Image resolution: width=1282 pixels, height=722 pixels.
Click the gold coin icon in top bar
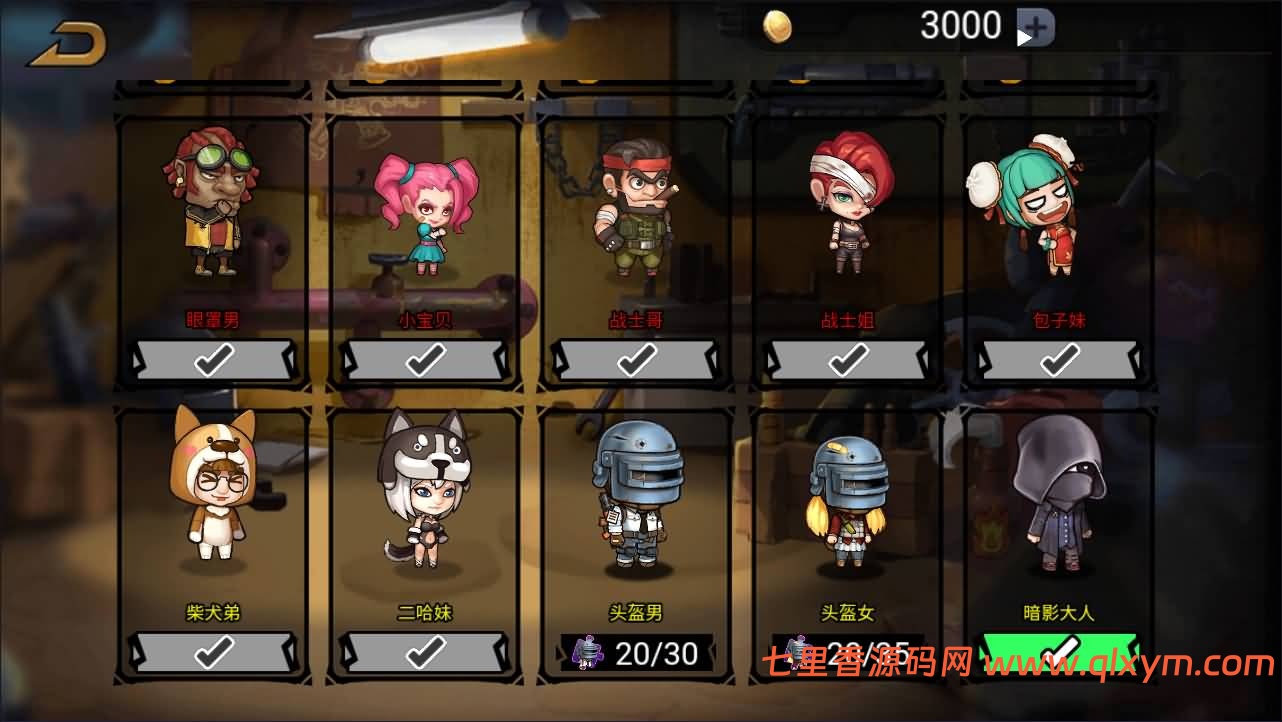click(x=779, y=24)
